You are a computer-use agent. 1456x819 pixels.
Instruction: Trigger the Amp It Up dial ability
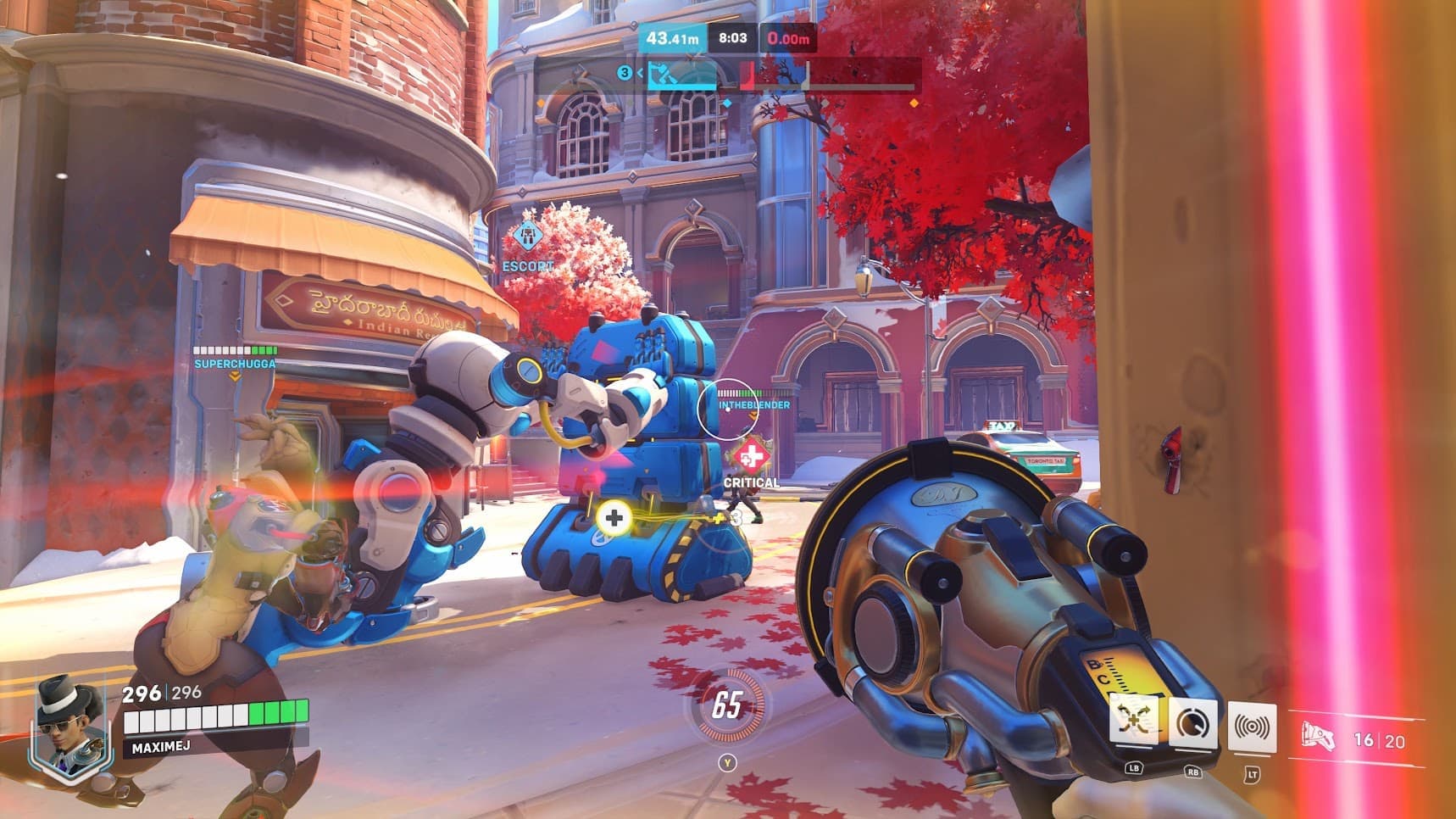coord(1192,725)
